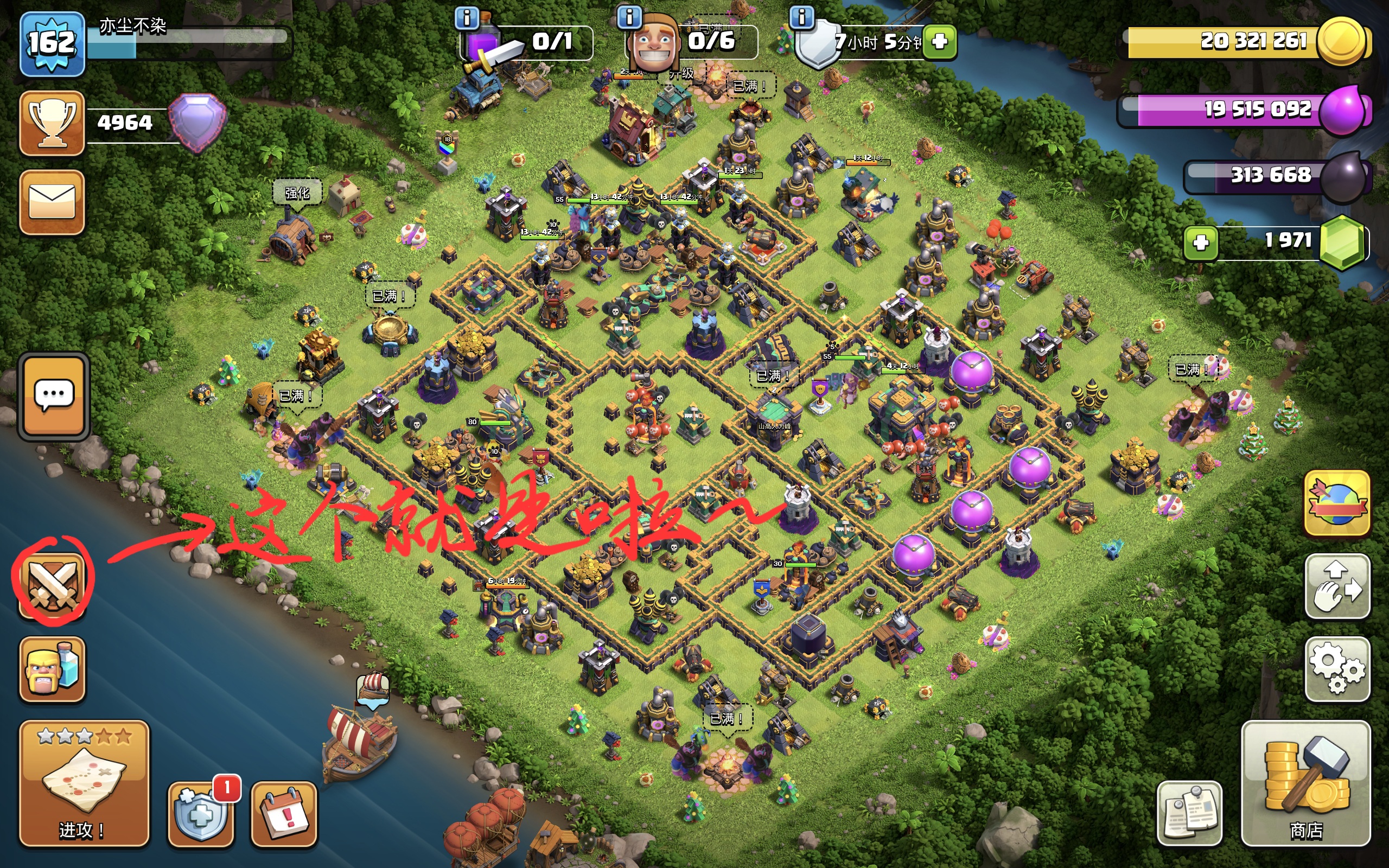This screenshot has width=1389, height=868.
Task: Open the 商店 shop
Action: coord(1306,783)
